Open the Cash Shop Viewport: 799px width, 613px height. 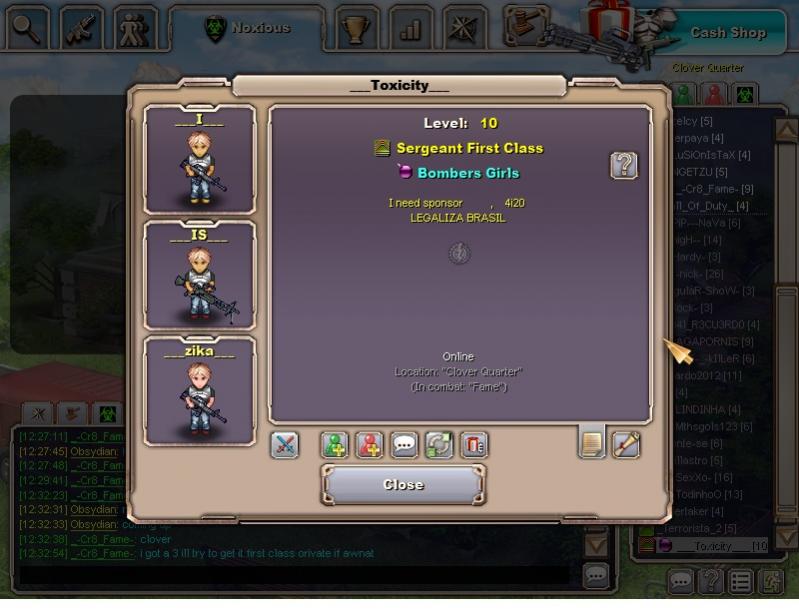point(727,32)
